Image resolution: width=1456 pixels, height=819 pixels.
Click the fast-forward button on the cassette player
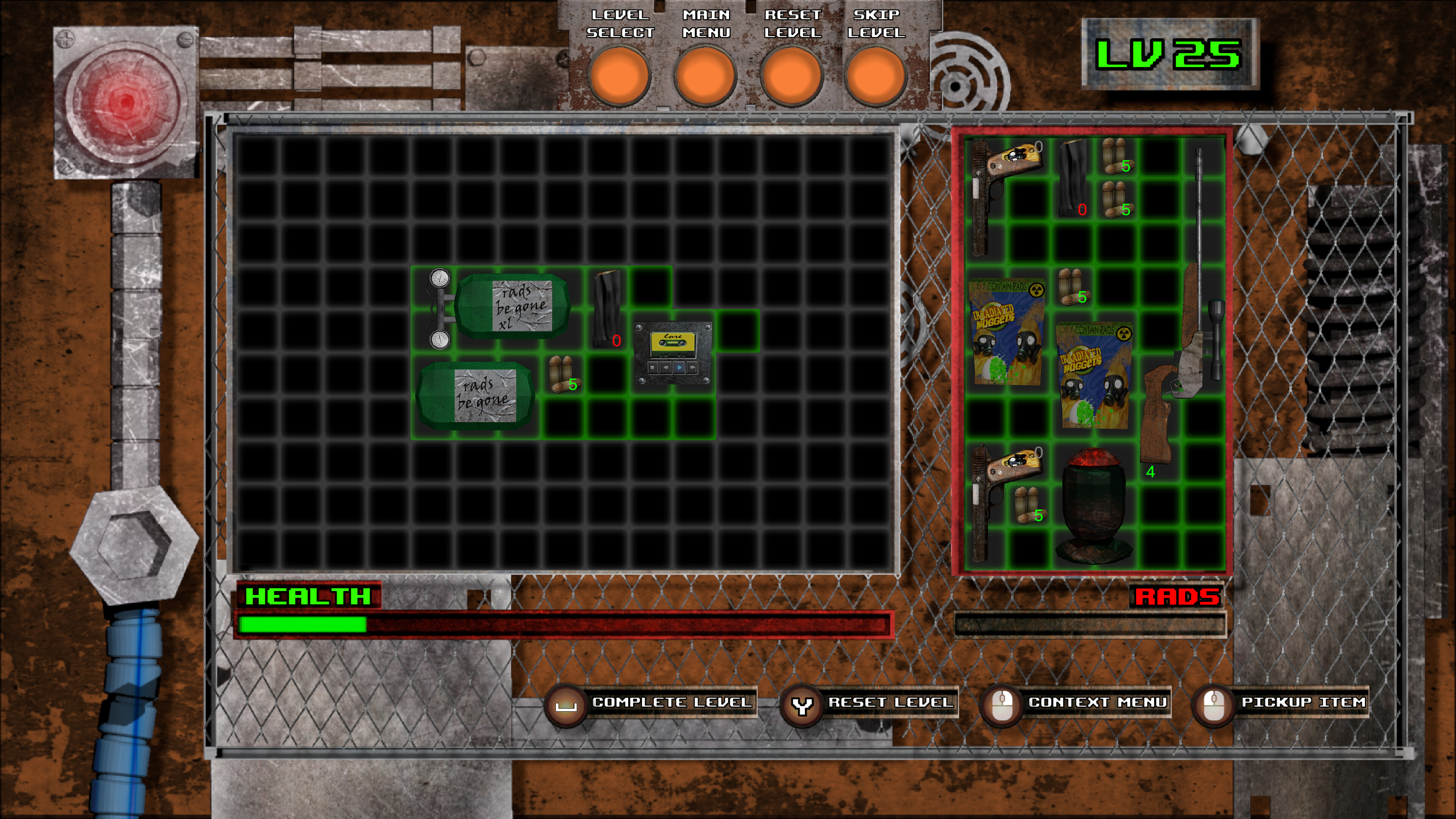[692, 368]
